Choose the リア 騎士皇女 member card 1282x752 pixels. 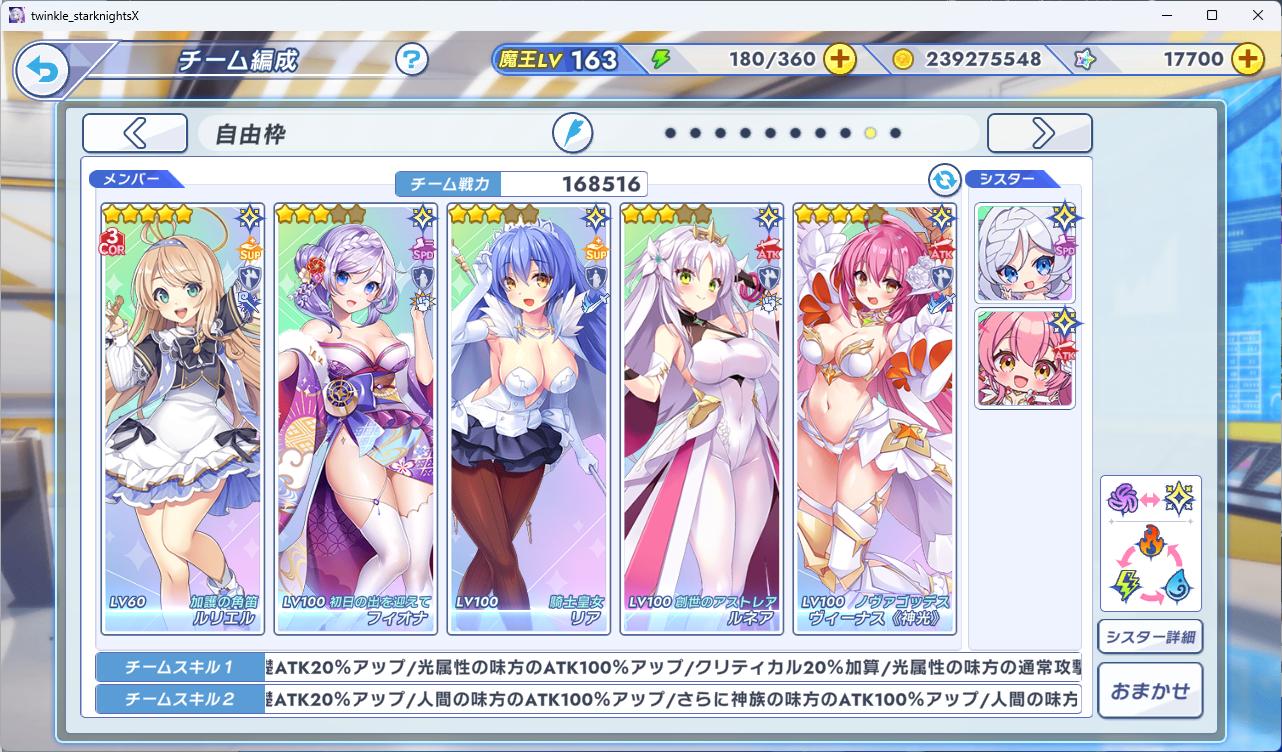[x=529, y=418]
